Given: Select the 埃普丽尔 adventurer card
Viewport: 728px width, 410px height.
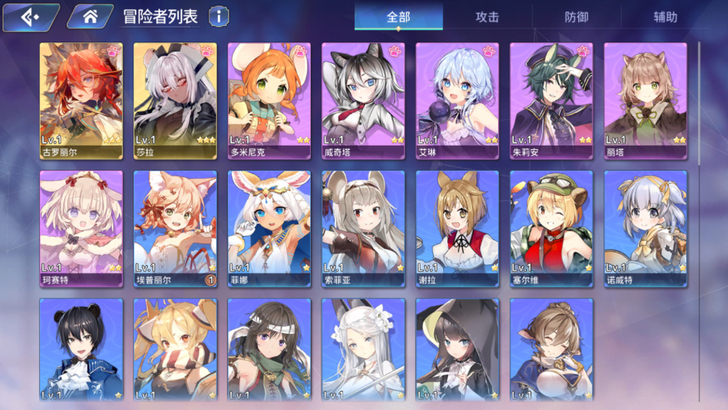Looking at the screenshot, I should [175, 228].
